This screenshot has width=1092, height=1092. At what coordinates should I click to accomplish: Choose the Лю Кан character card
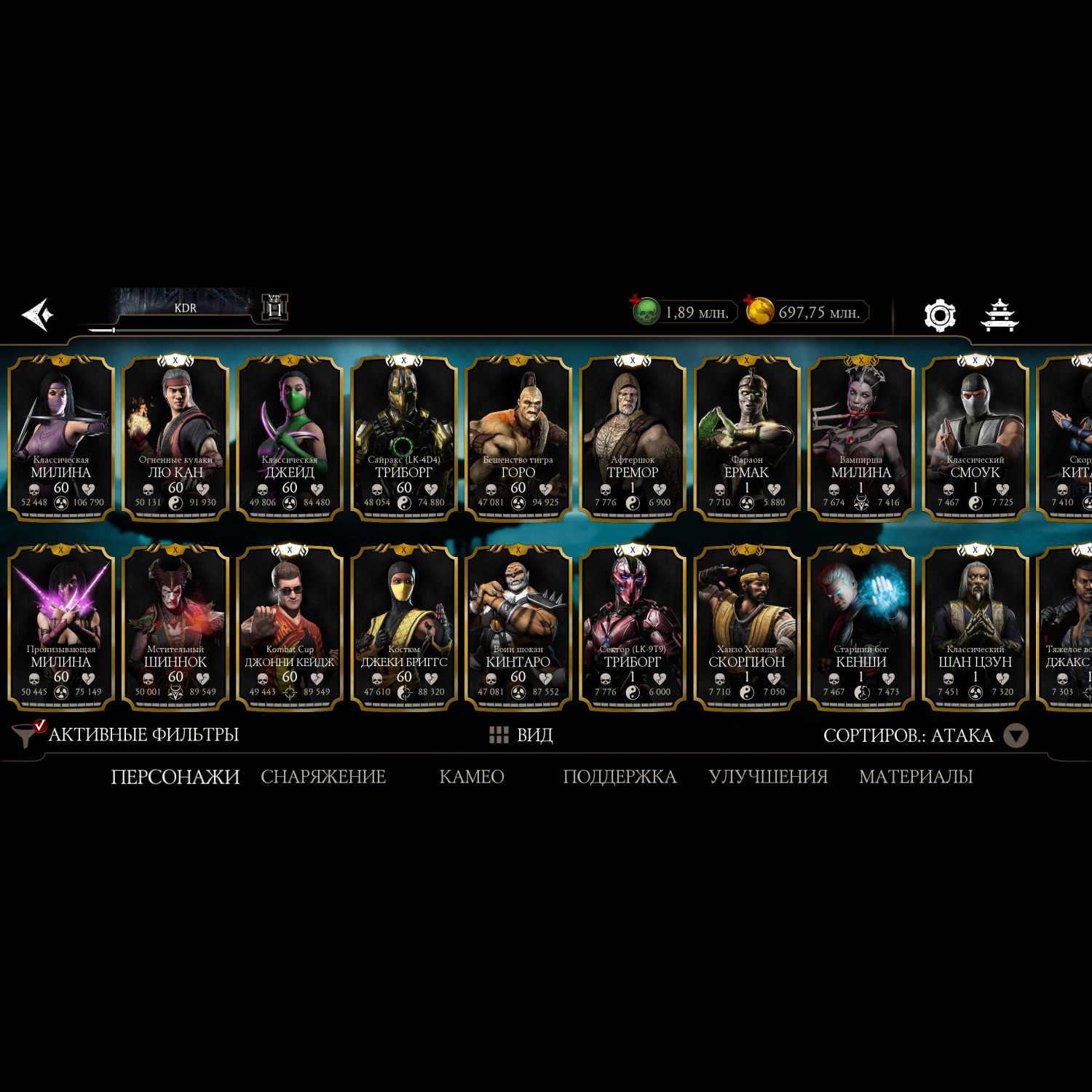click(x=175, y=437)
